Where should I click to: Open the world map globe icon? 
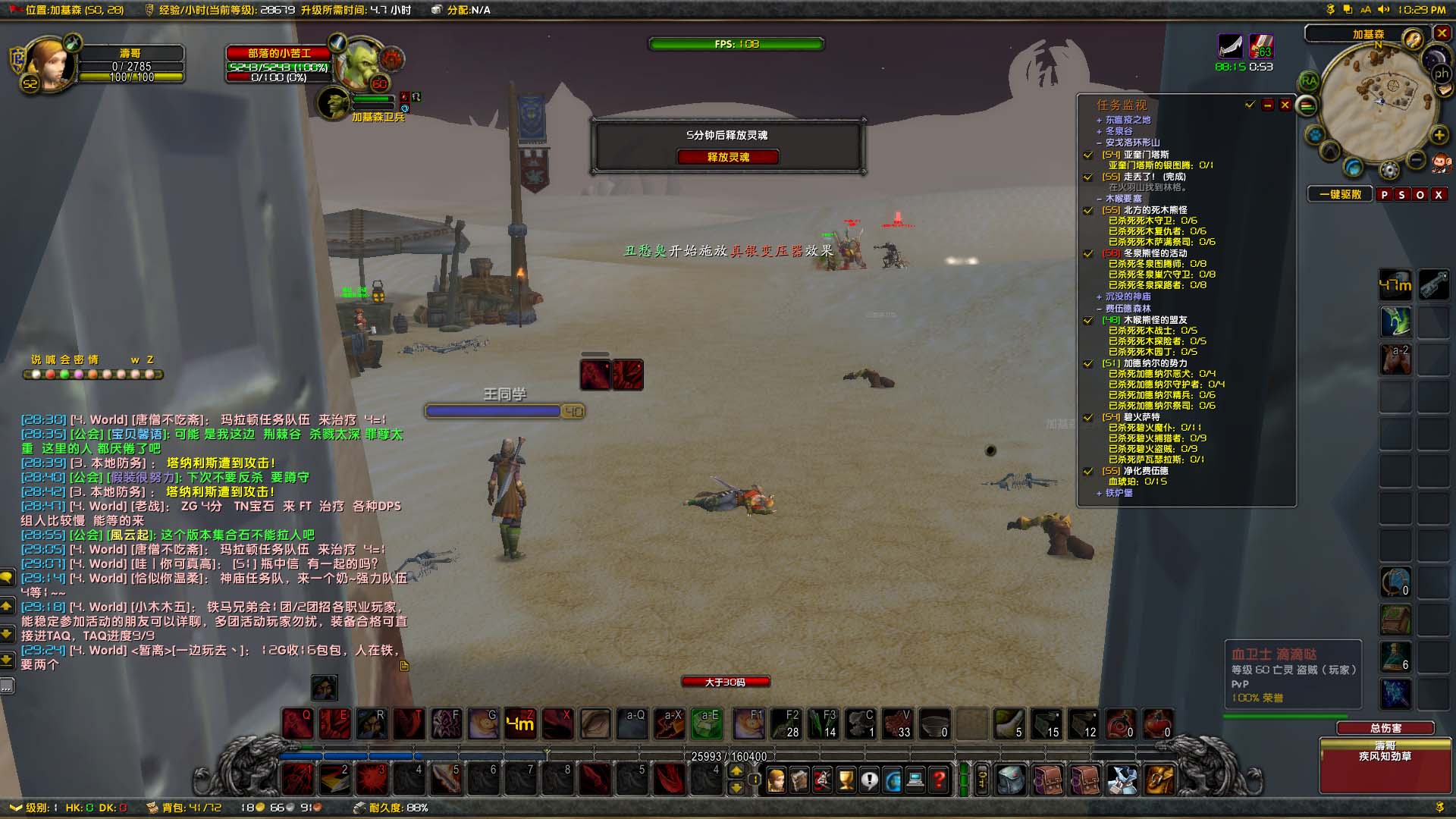tap(893, 780)
